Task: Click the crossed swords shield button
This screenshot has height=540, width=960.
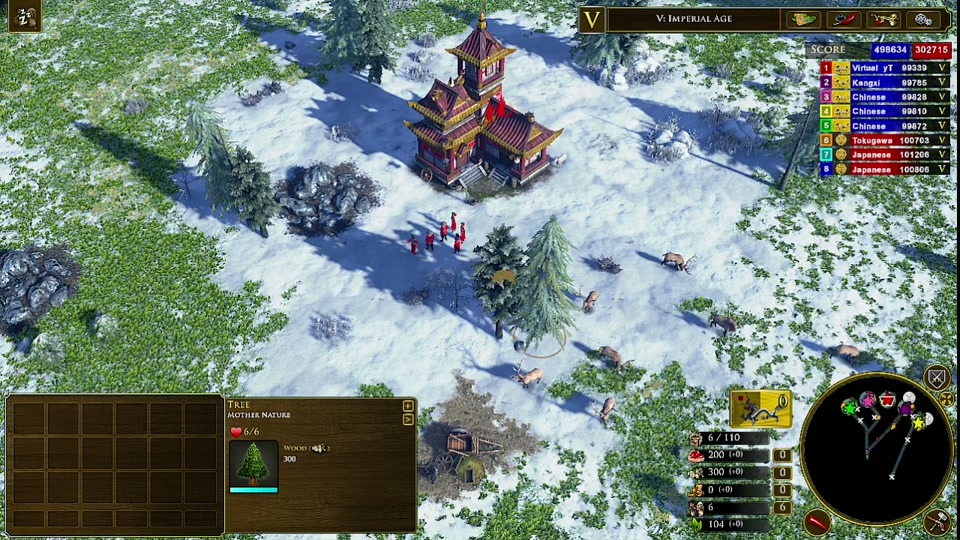Action: coord(936,377)
